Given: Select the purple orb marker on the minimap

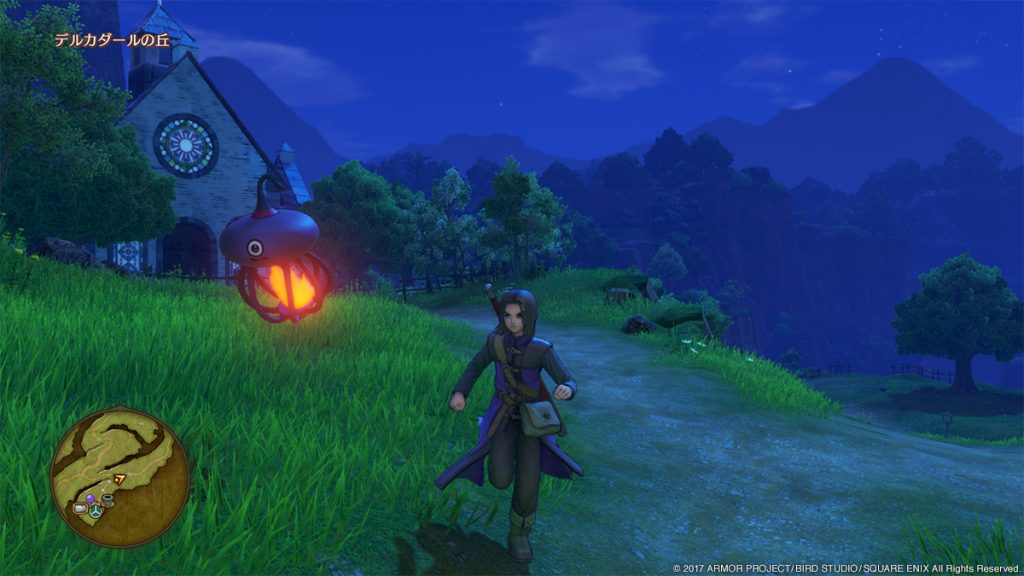Looking at the screenshot, I should [90, 498].
